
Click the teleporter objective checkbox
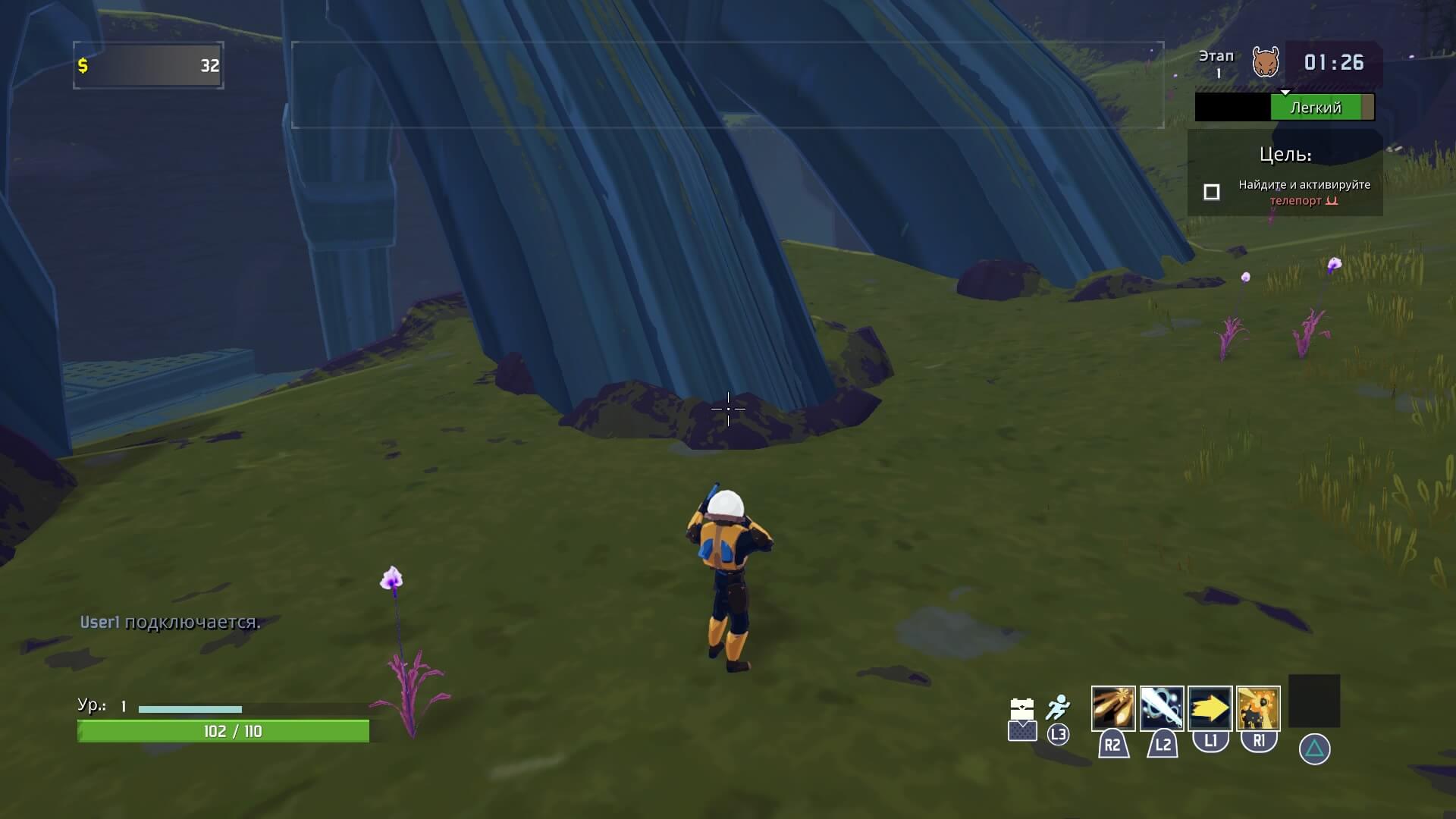[x=1212, y=193]
